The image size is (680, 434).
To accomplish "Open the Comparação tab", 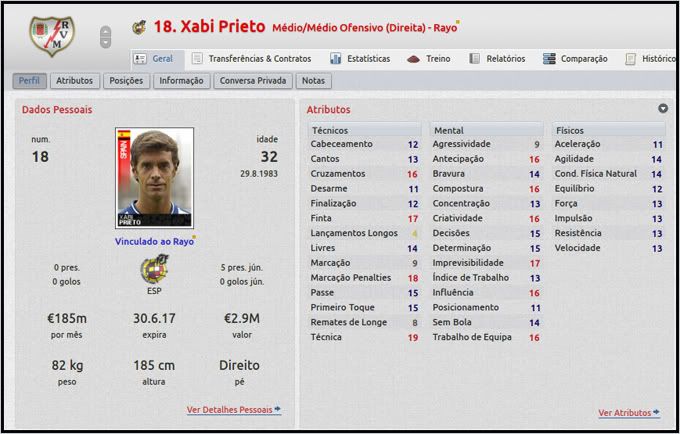I will point(576,59).
